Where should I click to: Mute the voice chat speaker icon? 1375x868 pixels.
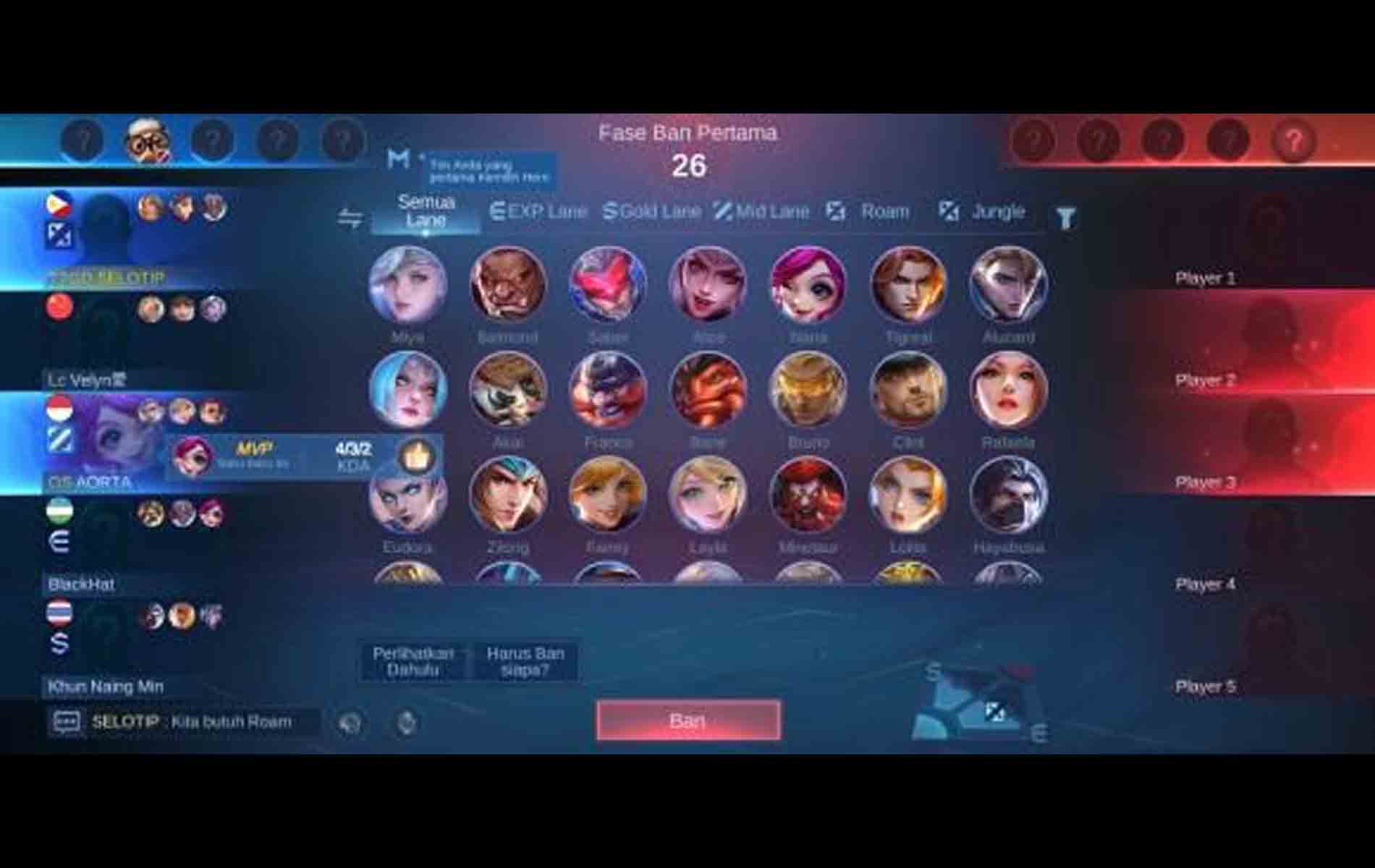350,721
